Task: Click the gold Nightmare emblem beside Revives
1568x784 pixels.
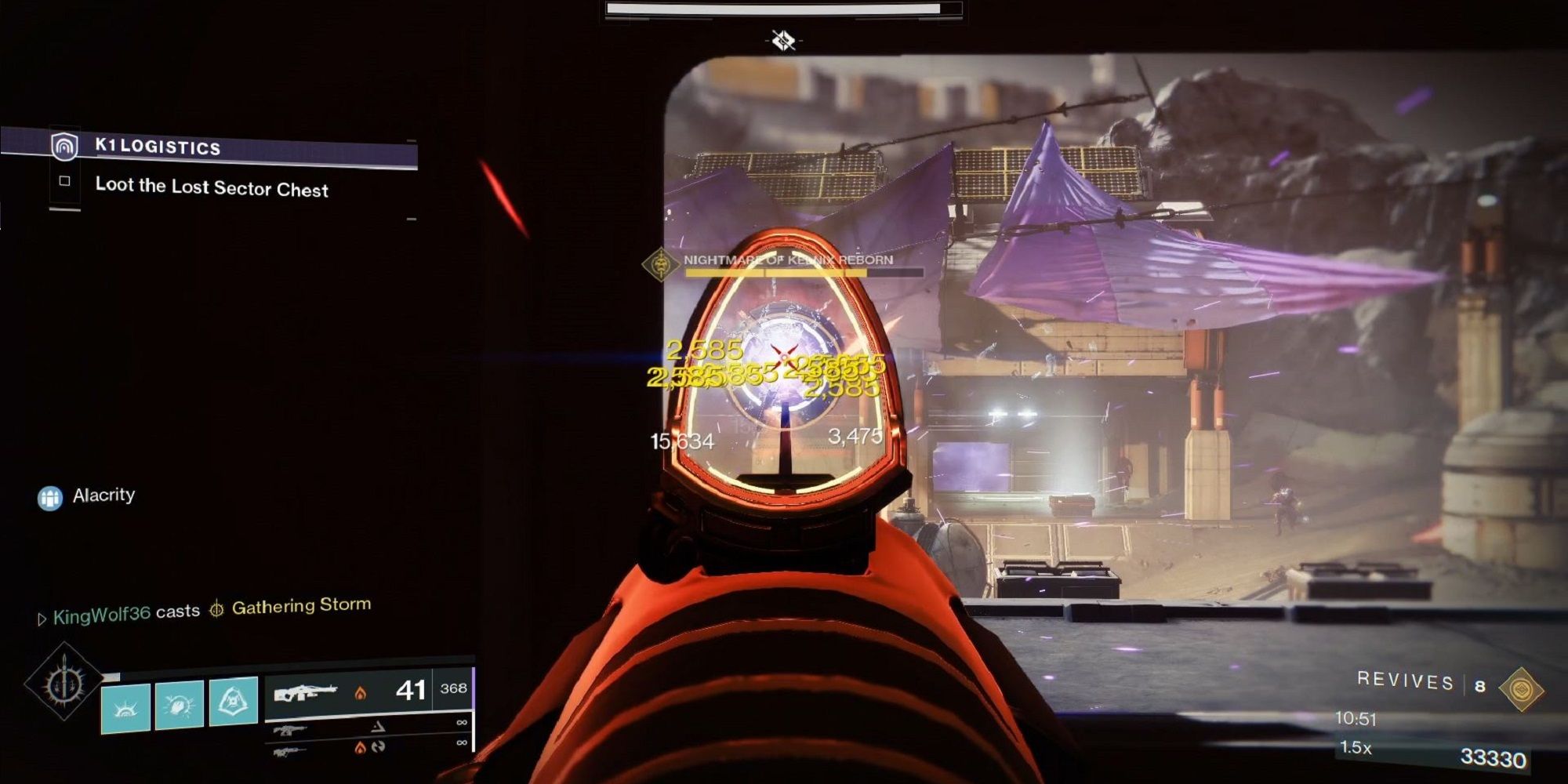Action: tap(1521, 688)
